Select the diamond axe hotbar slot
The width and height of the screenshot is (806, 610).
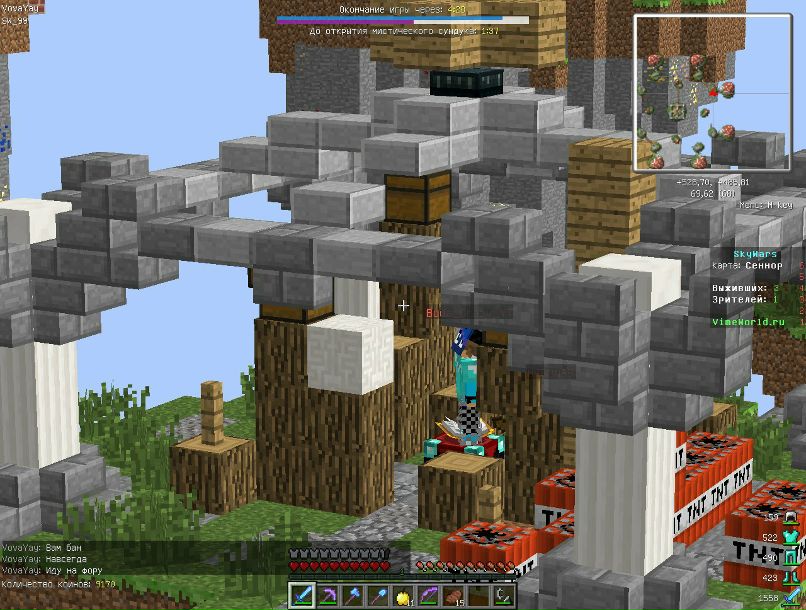pos(352,596)
